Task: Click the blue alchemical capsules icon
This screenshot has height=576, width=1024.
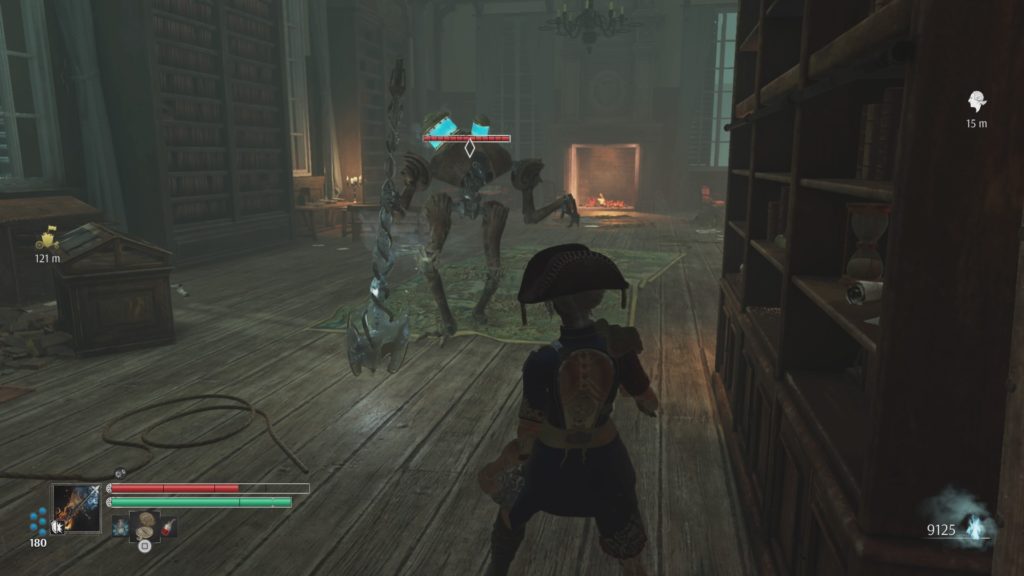Action: click(38, 520)
